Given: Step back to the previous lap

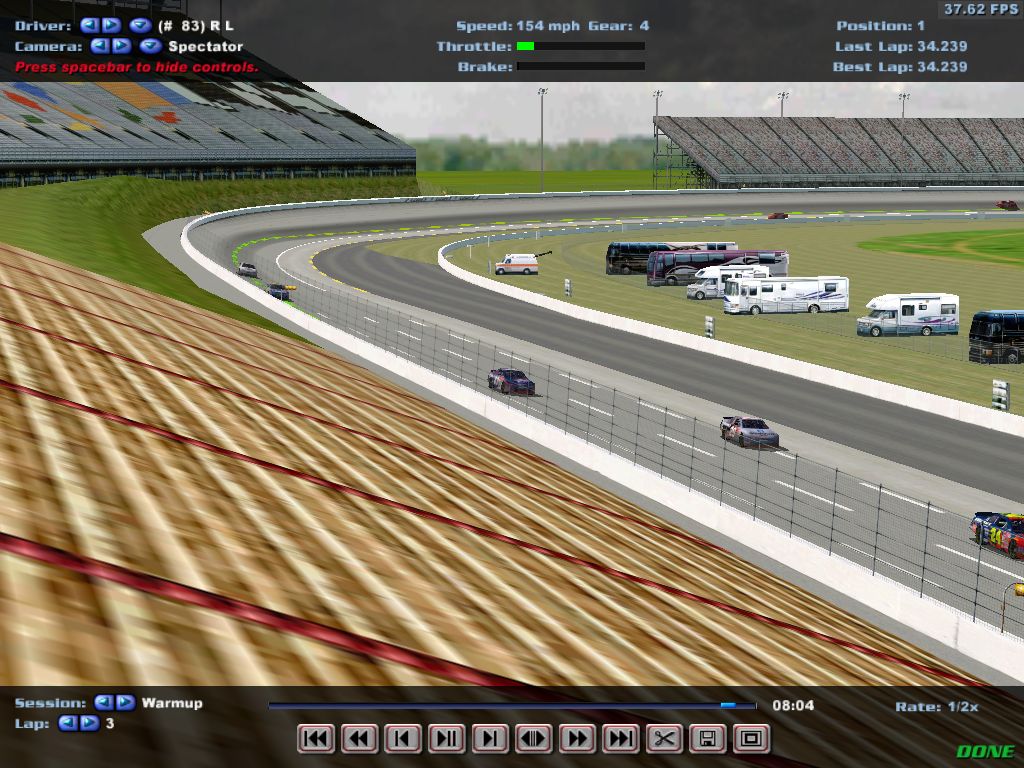Looking at the screenshot, I should tap(67, 723).
